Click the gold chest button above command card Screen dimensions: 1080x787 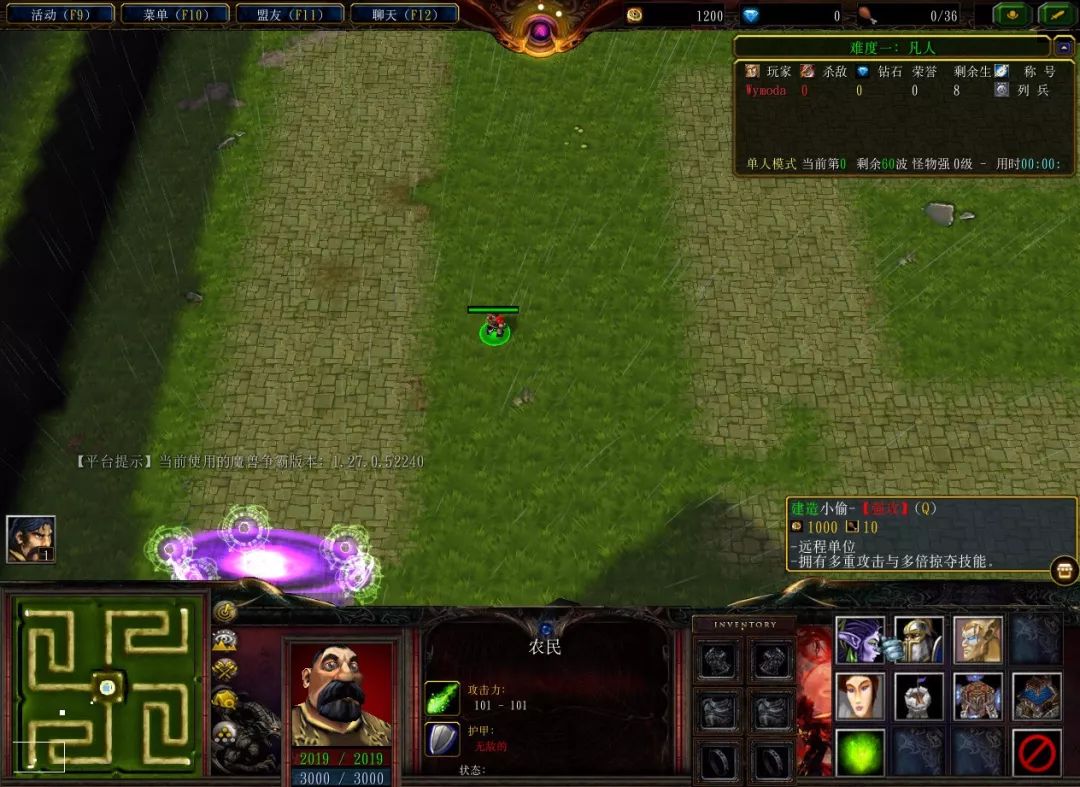point(1064,571)
